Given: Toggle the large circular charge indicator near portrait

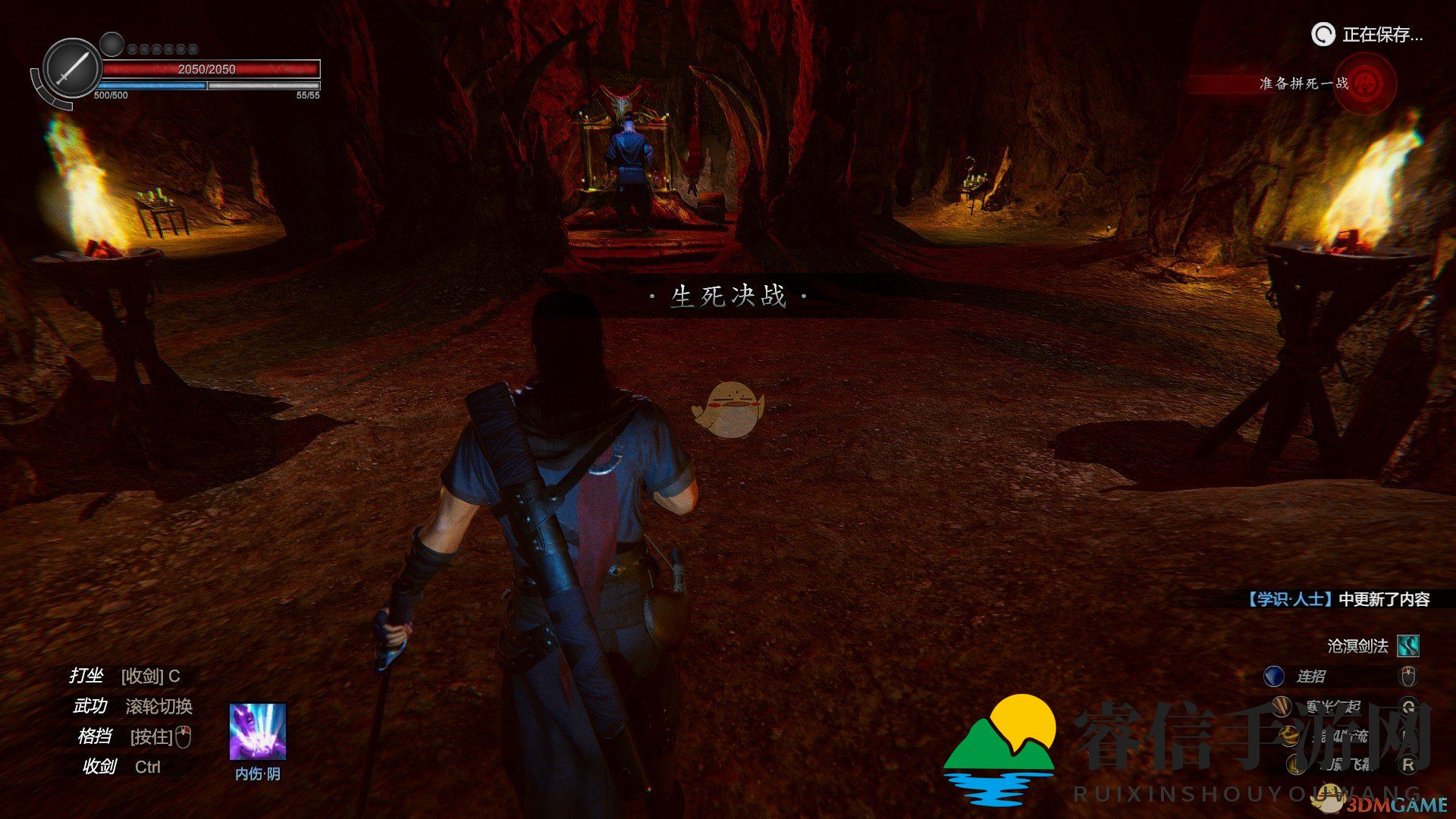Looking at the screenshot, I should tap(111, 42).
